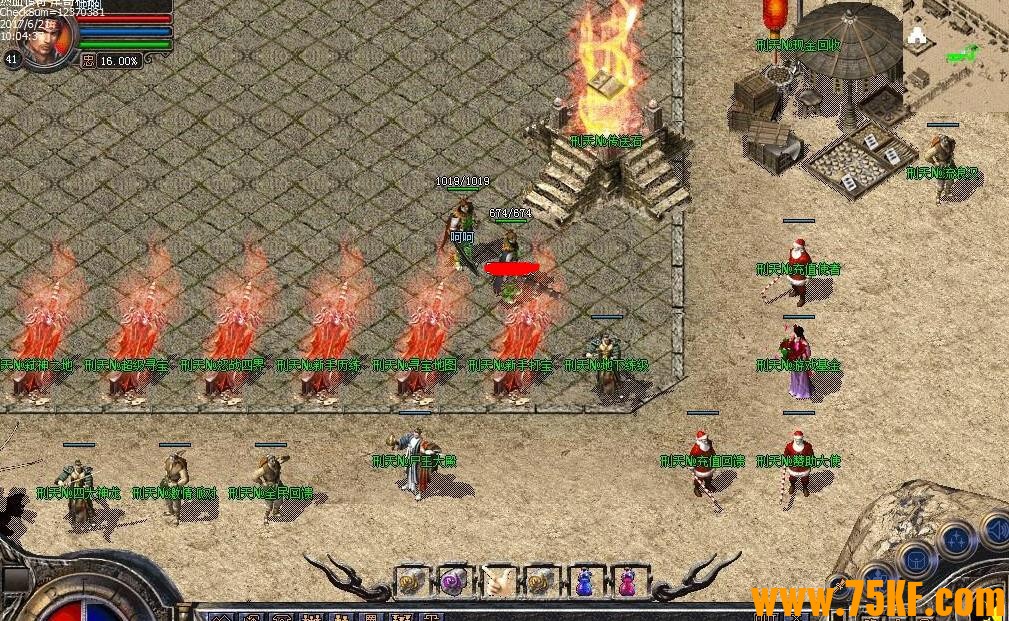Open the round sparkle-stars button
This screenshot has height=621, width=1009.
pyautogui.click(x=956, y=541)
